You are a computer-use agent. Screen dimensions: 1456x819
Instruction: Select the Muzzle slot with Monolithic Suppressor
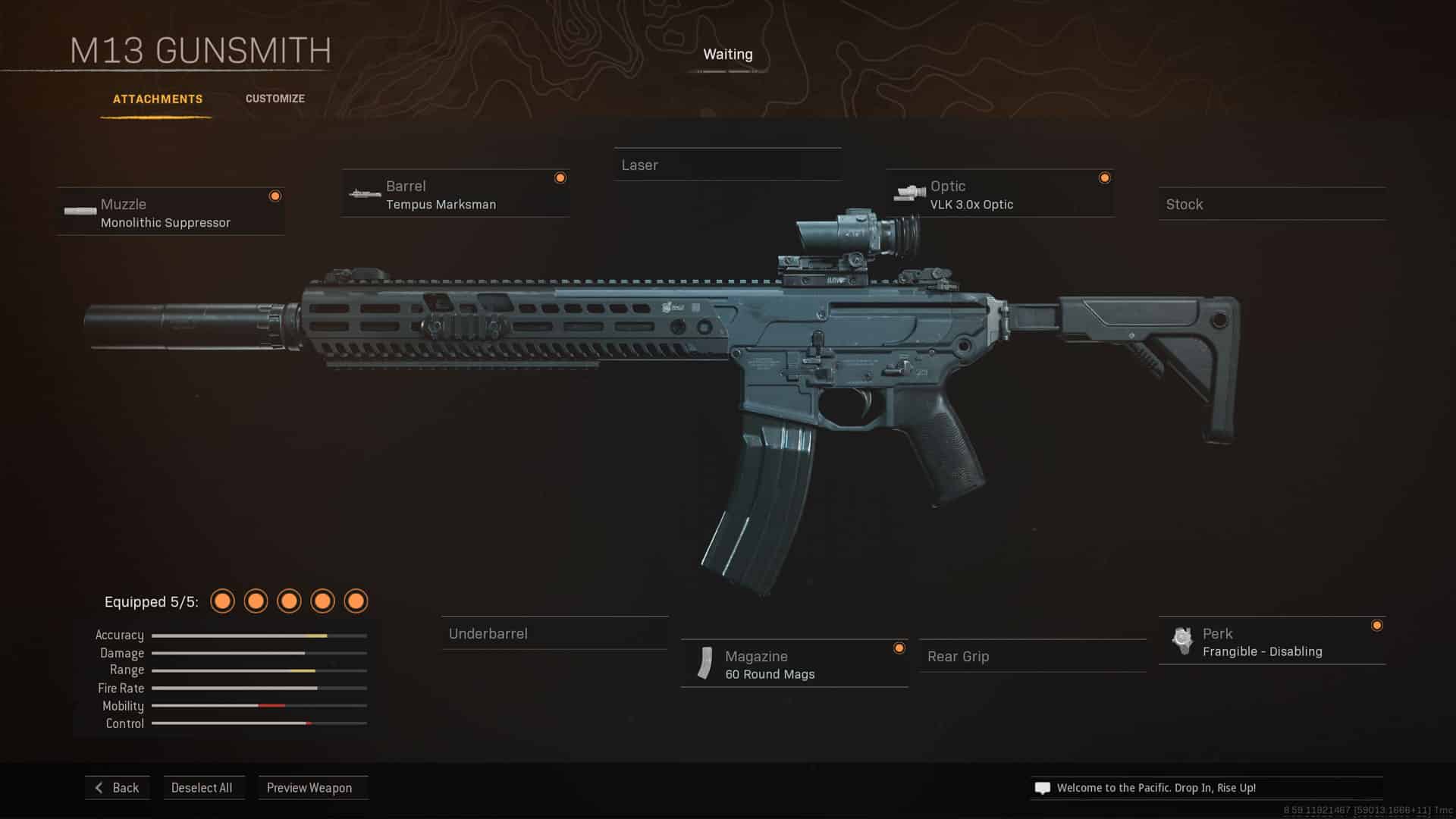[x=171, y=212]
